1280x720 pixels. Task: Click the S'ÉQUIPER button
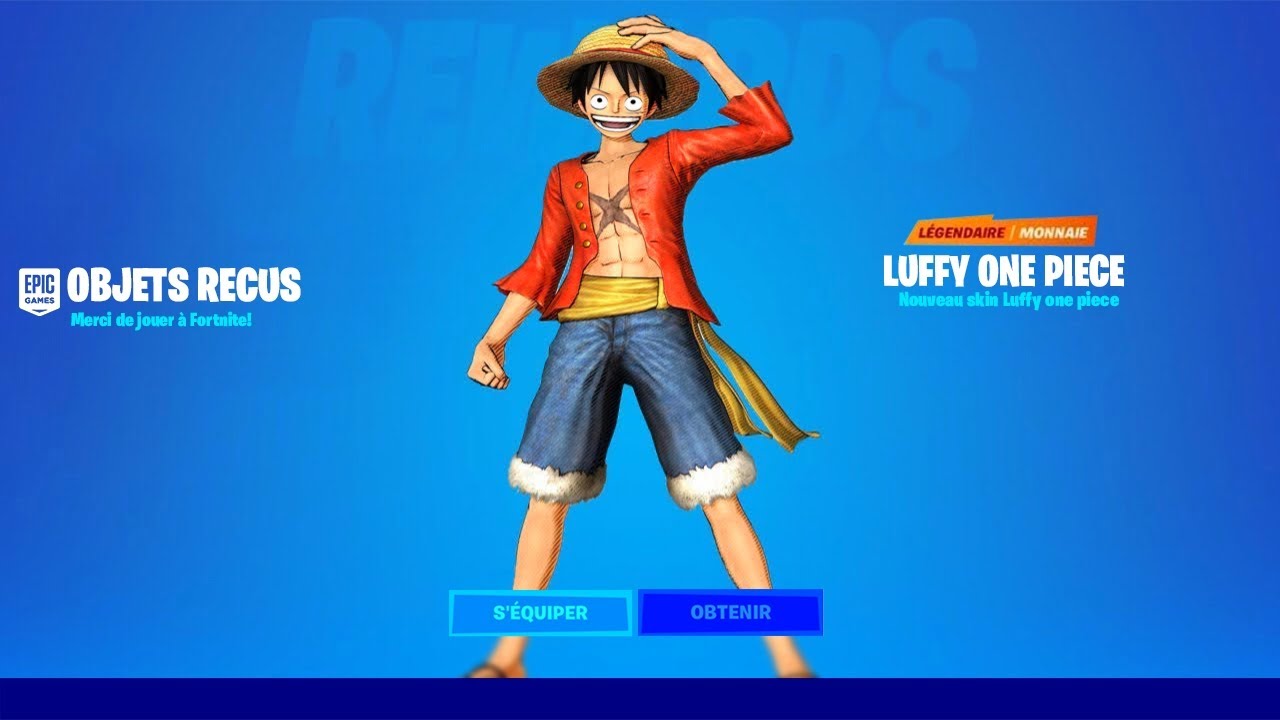click(x=540, y=613)
